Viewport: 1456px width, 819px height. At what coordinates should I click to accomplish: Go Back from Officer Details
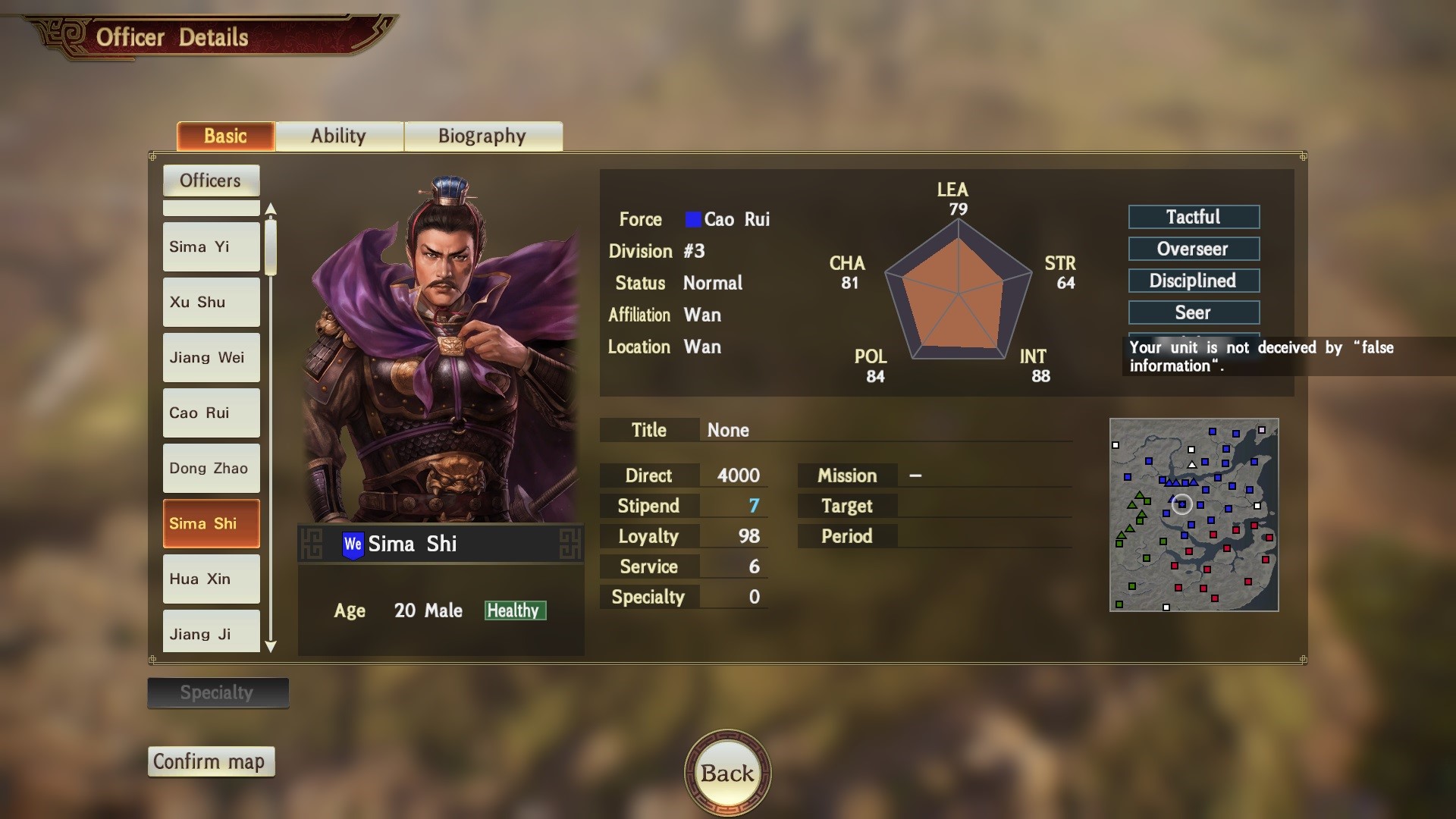[x=727, y=773]
